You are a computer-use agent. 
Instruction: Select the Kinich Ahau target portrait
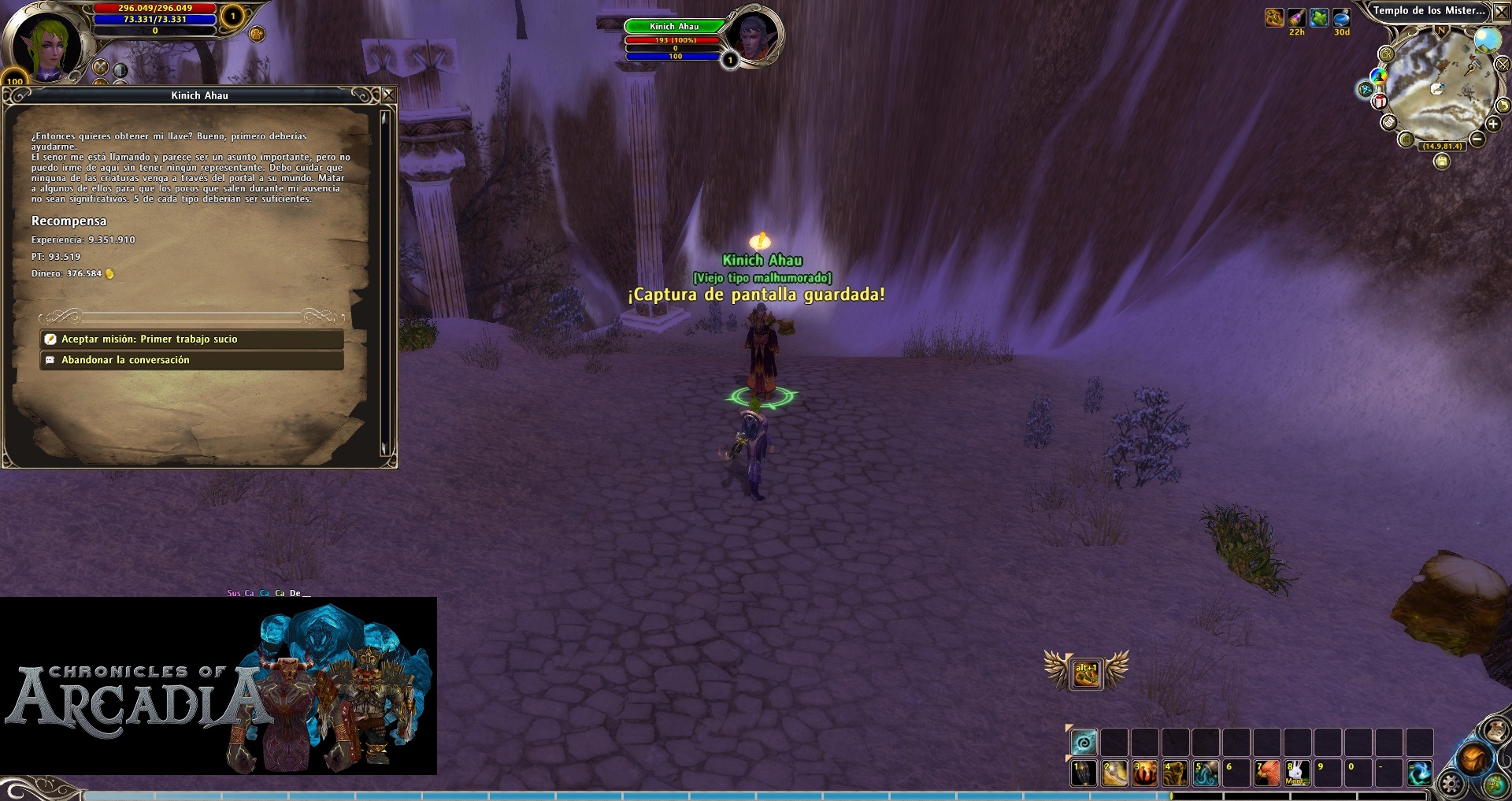click(x=753, y=36)
